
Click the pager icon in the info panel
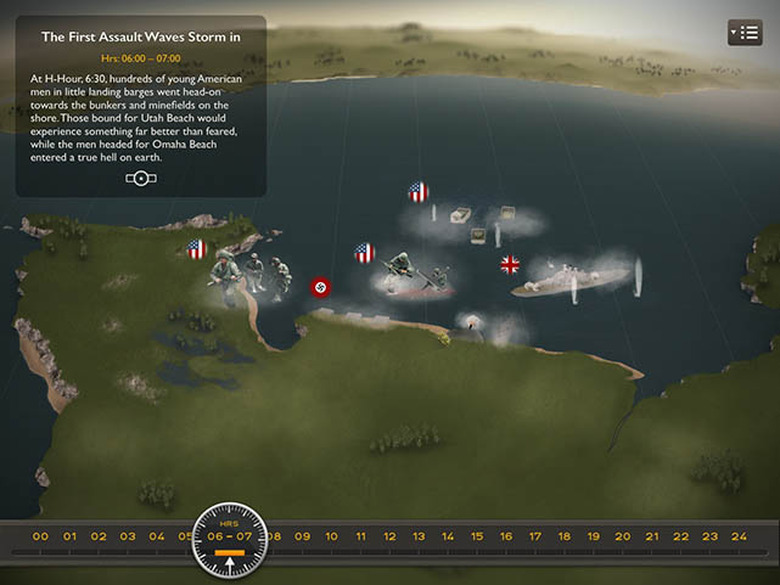(141, 178)
